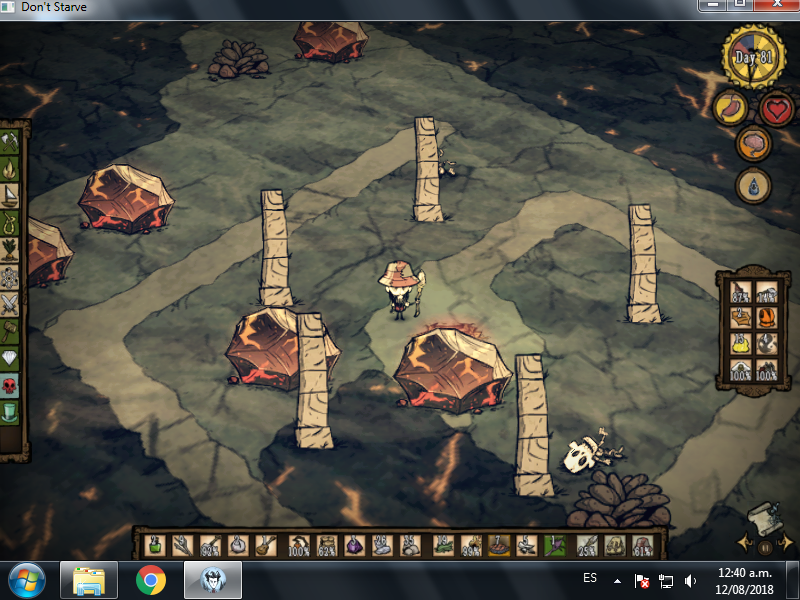Open the Fight crossed-swords crafting tab
This screenshot has width=800, height=600.
[10, 304]
